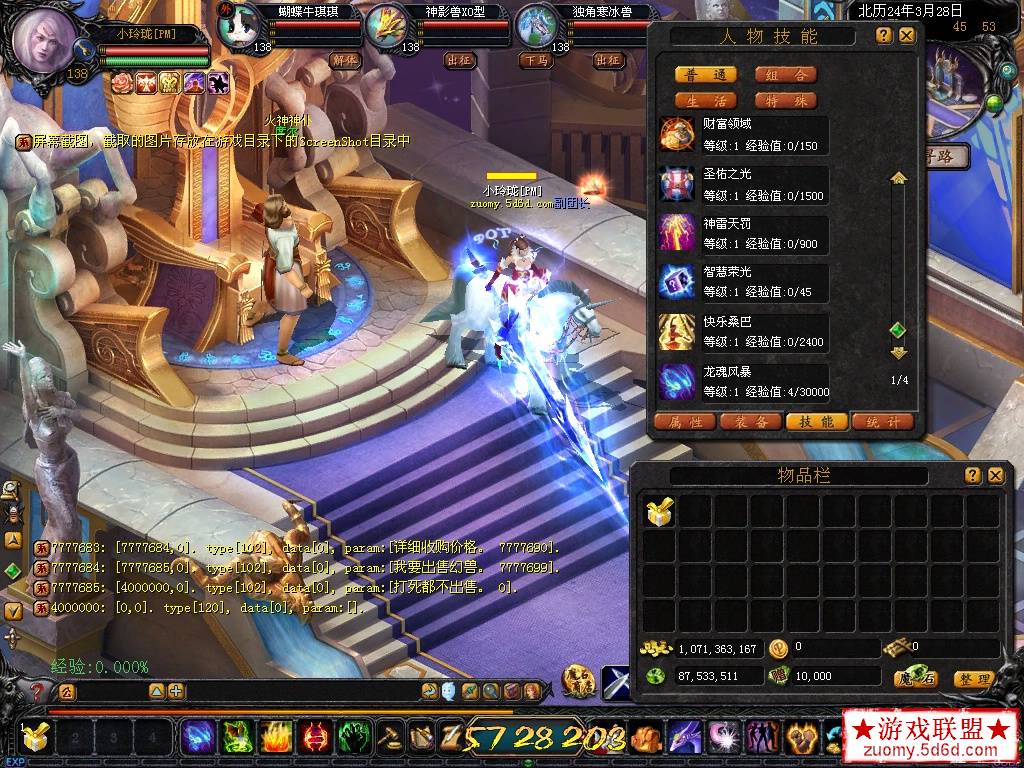Screen dimensions: 1024x768
Task: Close the 人物技能 skills panel
Action: [907, 36]
